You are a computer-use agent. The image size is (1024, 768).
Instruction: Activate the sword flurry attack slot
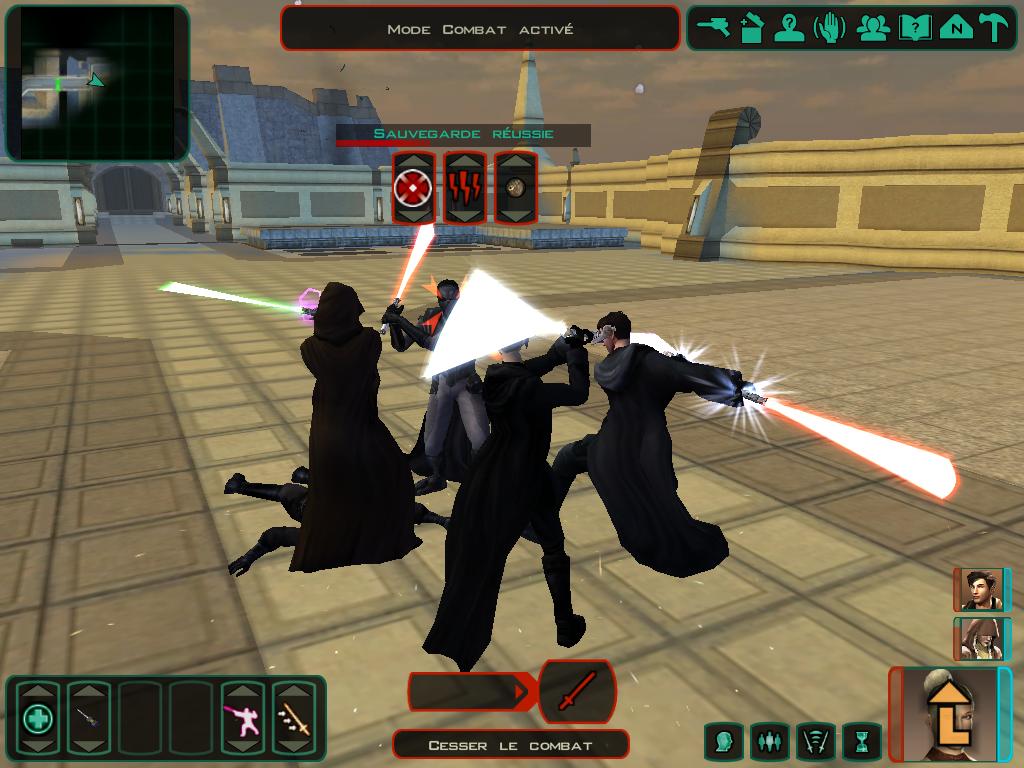point(294,717)
